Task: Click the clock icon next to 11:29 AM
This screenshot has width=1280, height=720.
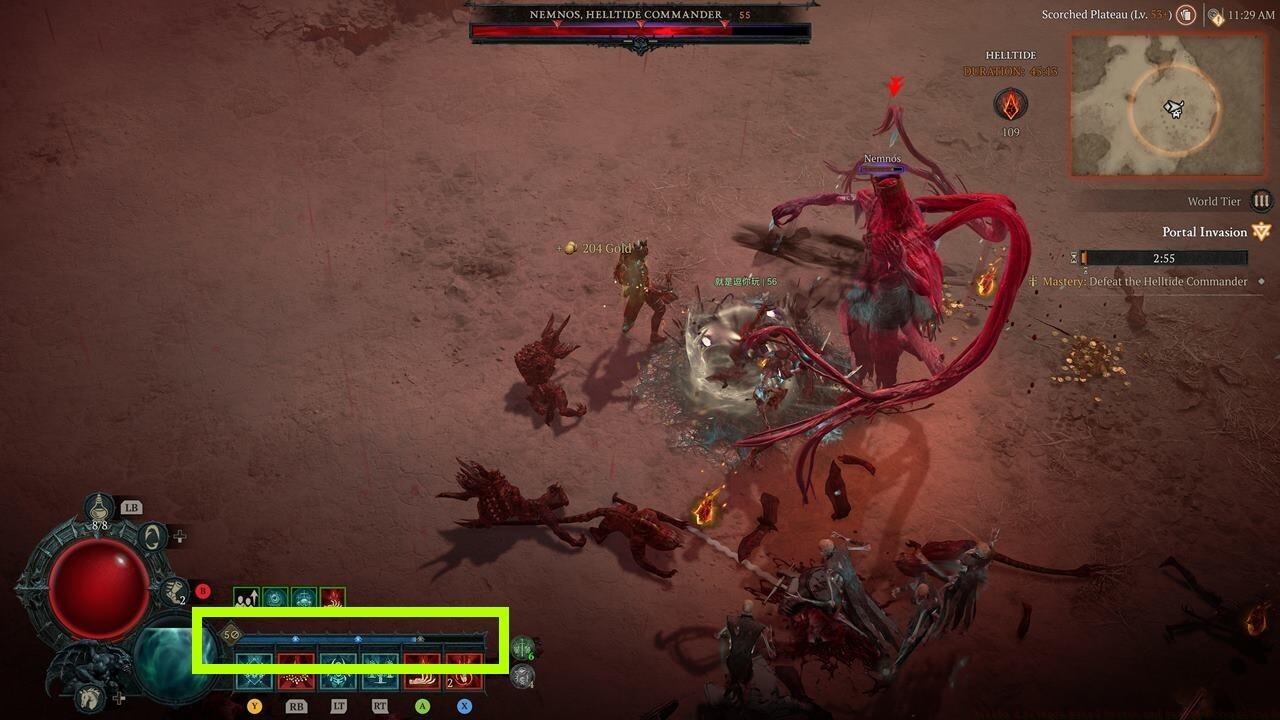Action: coord(1216,15)
